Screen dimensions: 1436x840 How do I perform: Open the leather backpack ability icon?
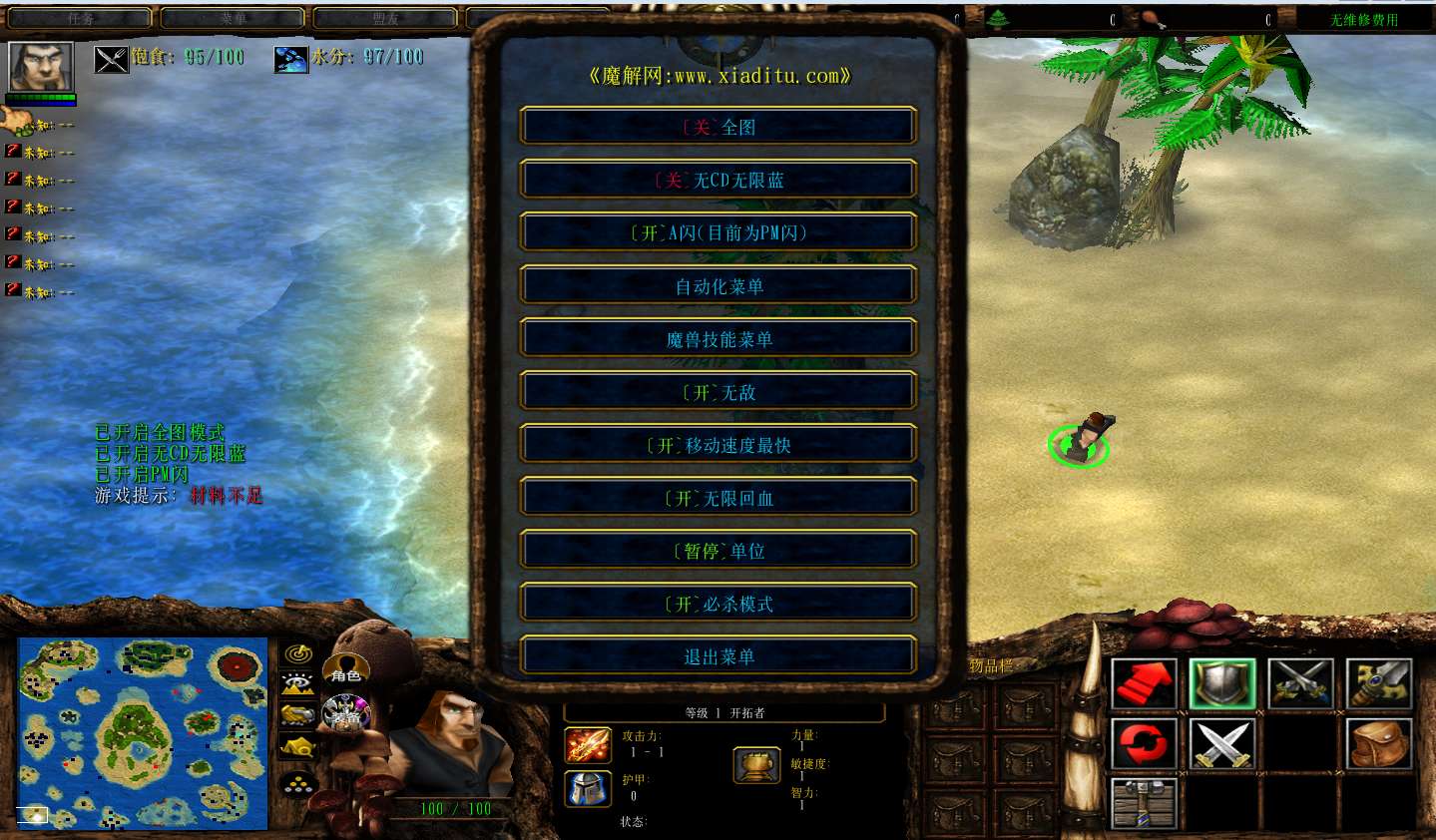coord(1379,744)
